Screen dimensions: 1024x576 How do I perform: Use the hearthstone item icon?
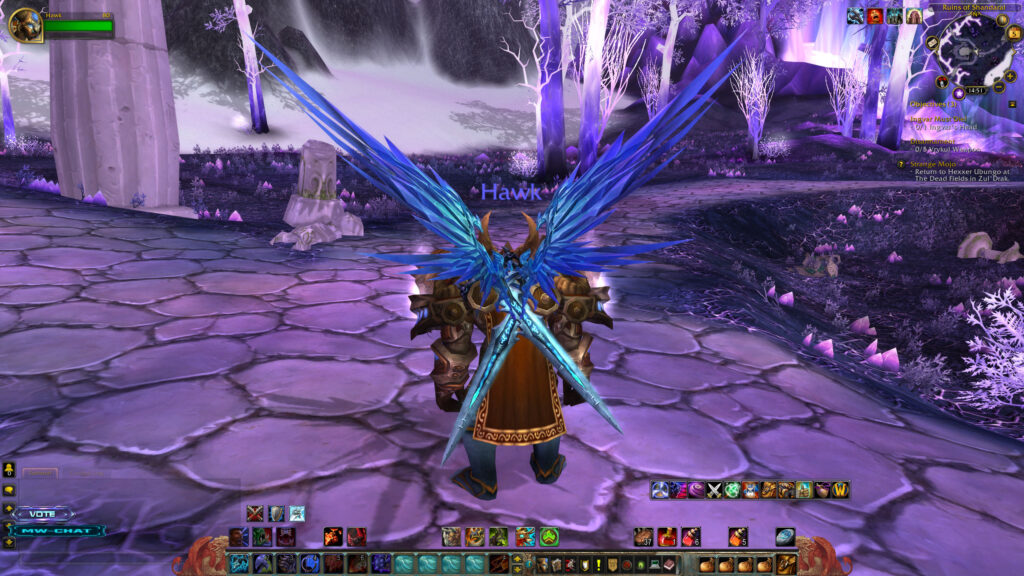(x=785, y=537)
